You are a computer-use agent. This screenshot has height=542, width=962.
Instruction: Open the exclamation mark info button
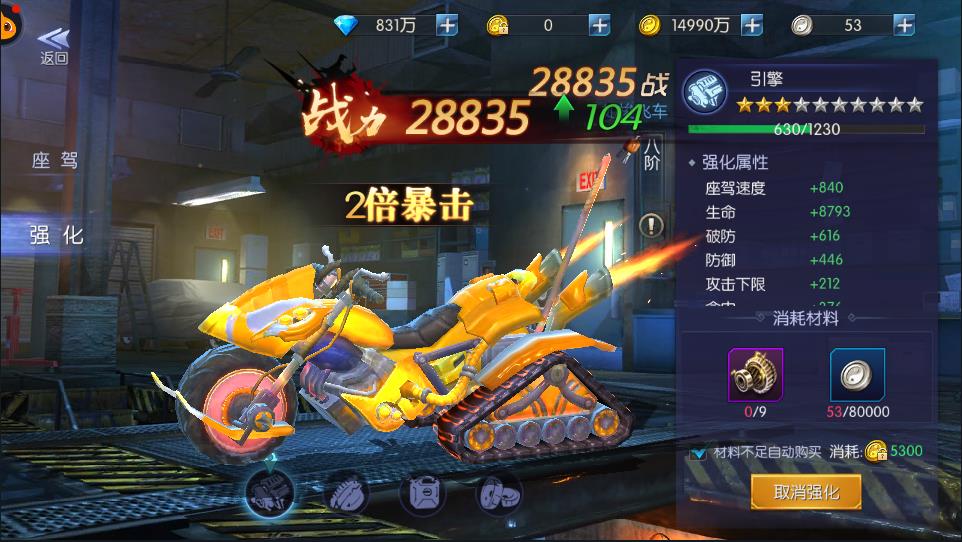[x=651, y=225]
